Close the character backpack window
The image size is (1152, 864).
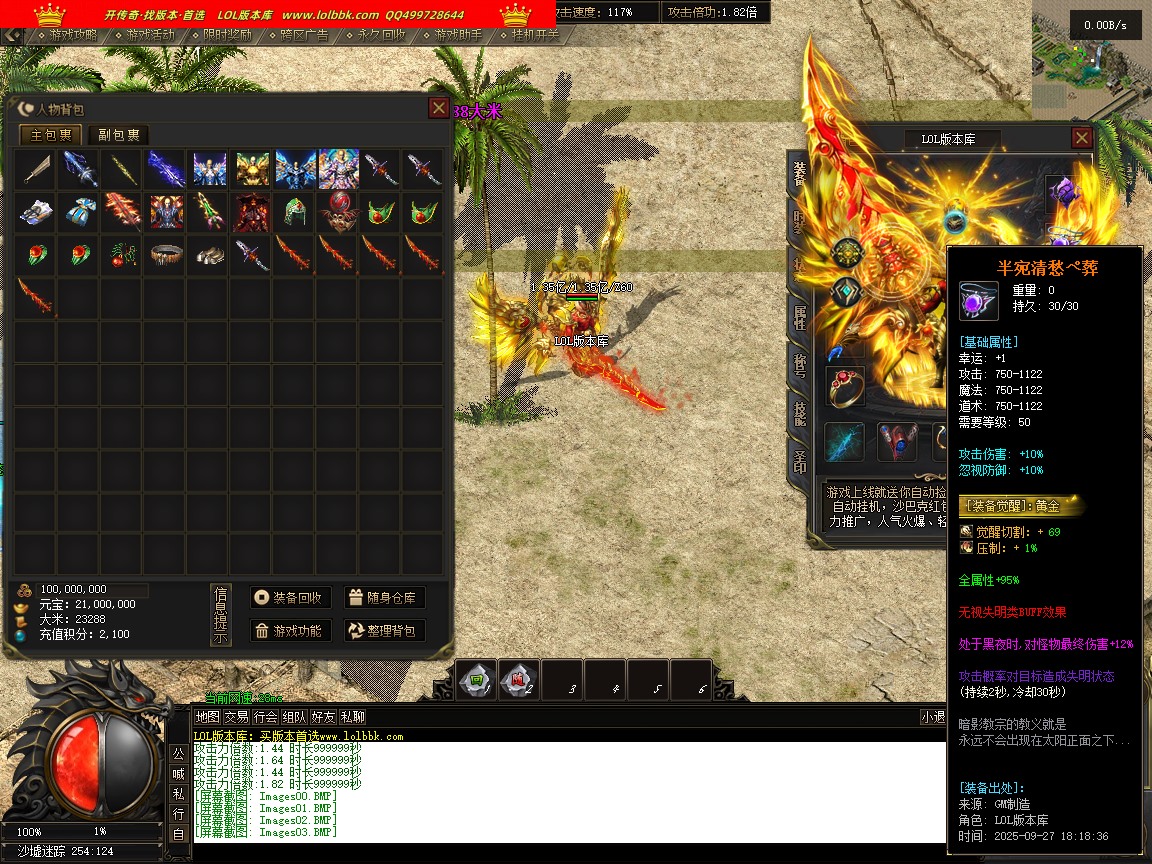(438, 108)
